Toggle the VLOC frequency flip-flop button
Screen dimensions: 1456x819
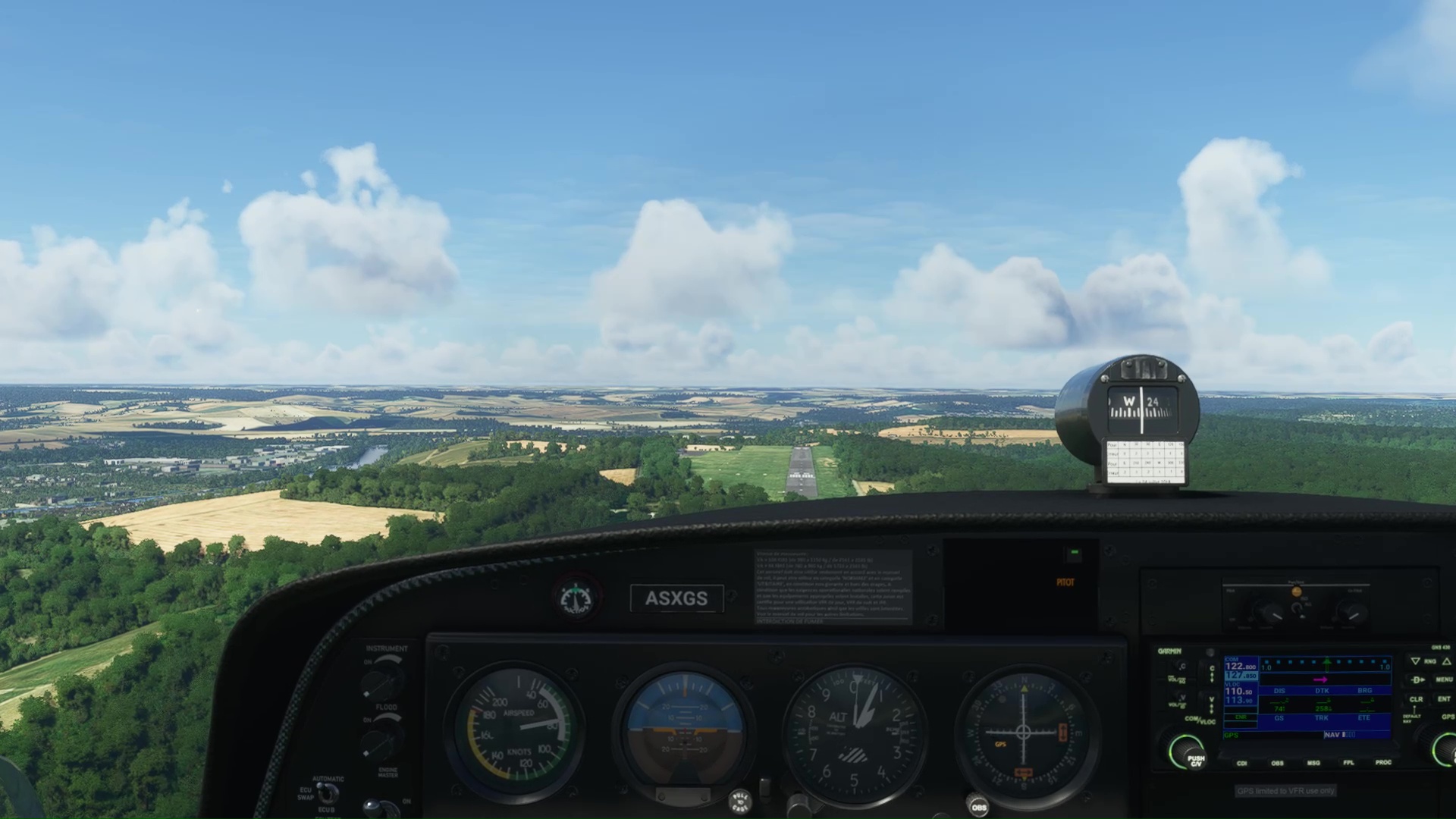(x=1211, y=705)
